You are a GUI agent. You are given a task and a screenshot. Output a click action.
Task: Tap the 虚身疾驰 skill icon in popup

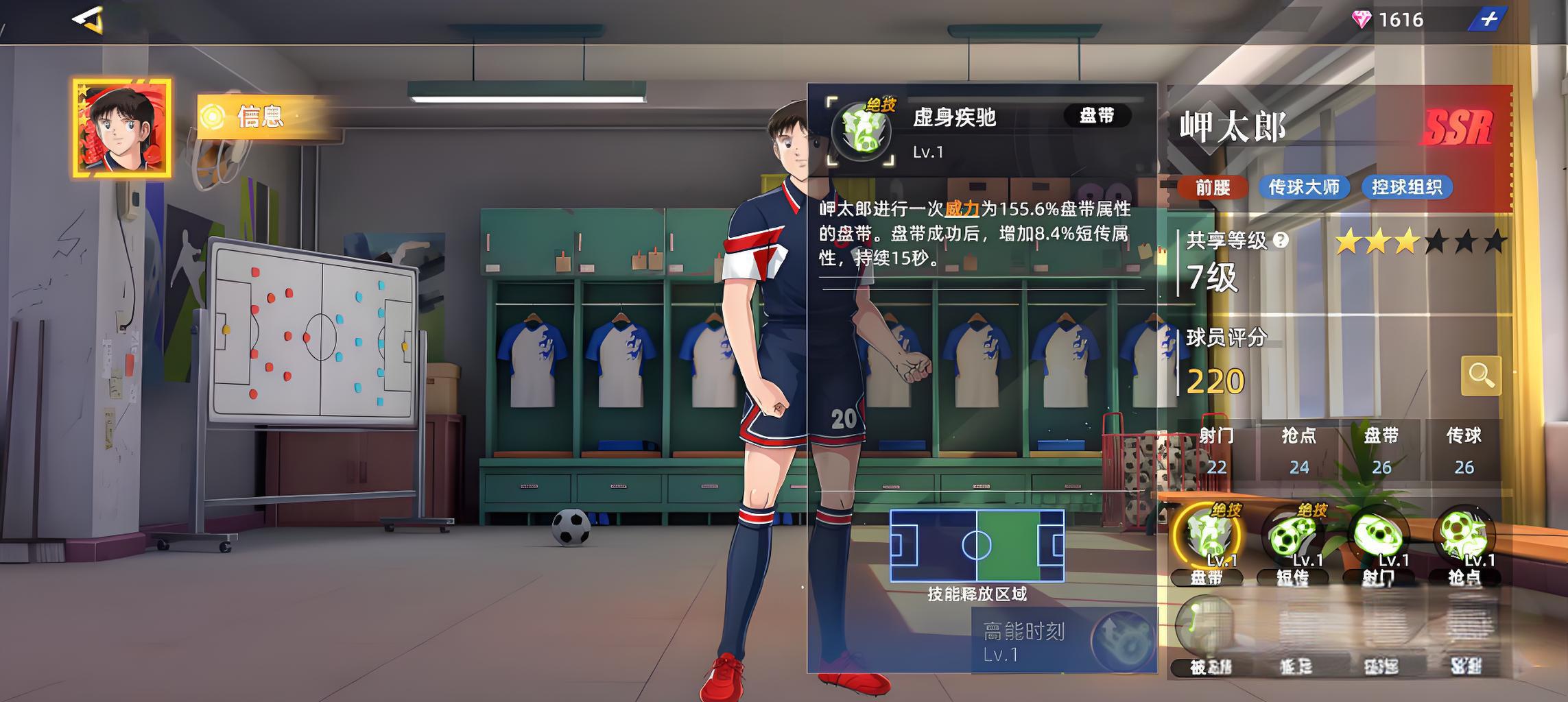coord(862,131)
